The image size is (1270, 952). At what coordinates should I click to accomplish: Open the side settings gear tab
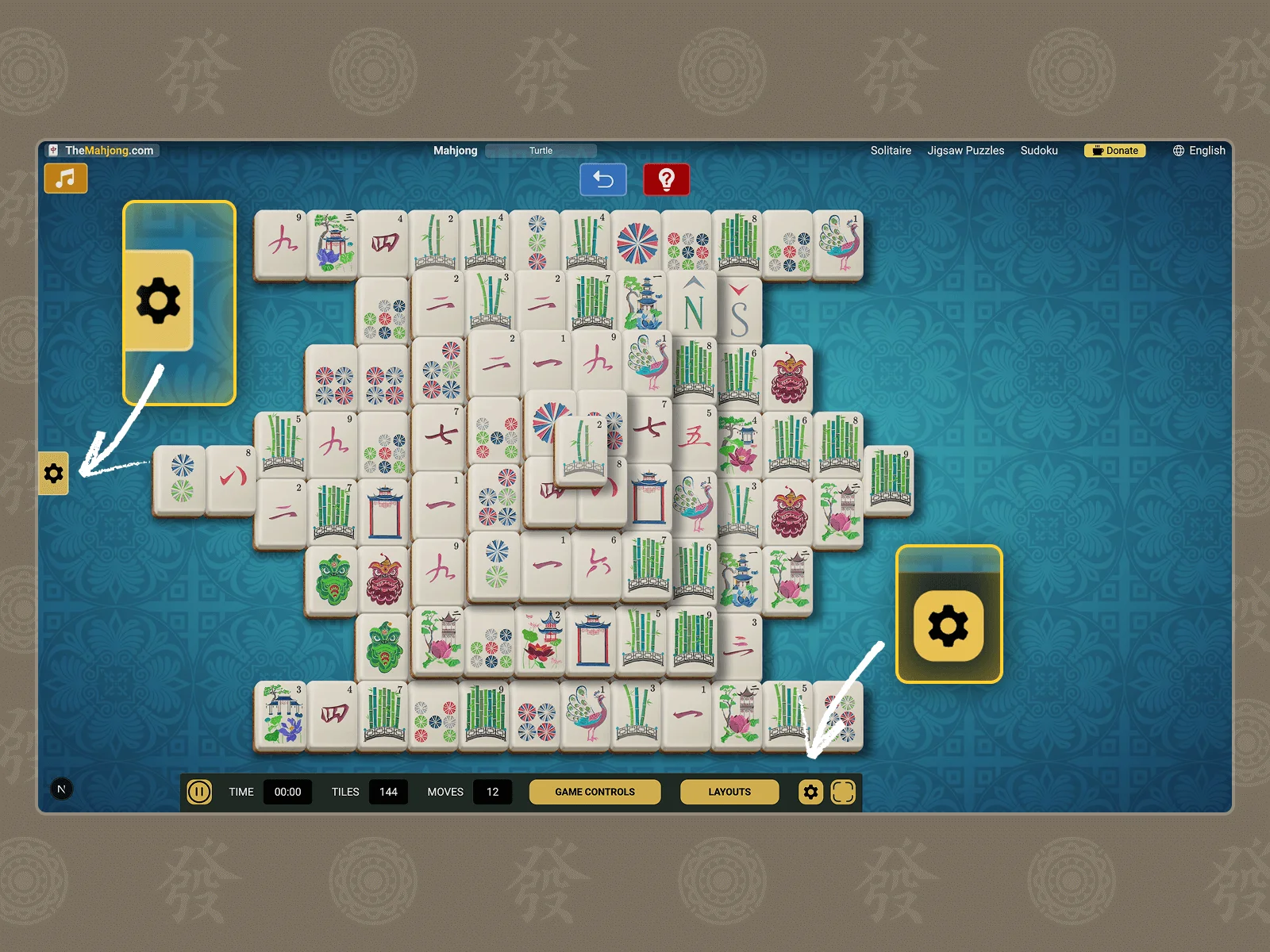pyautogui.click(x=53, y=474)
